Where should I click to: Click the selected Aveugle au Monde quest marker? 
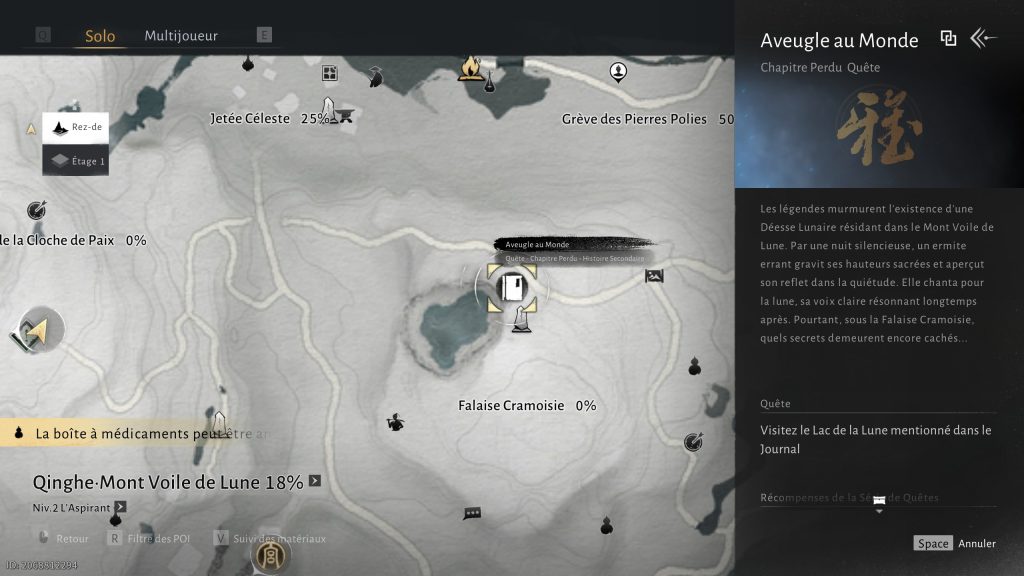coord(511,288)
